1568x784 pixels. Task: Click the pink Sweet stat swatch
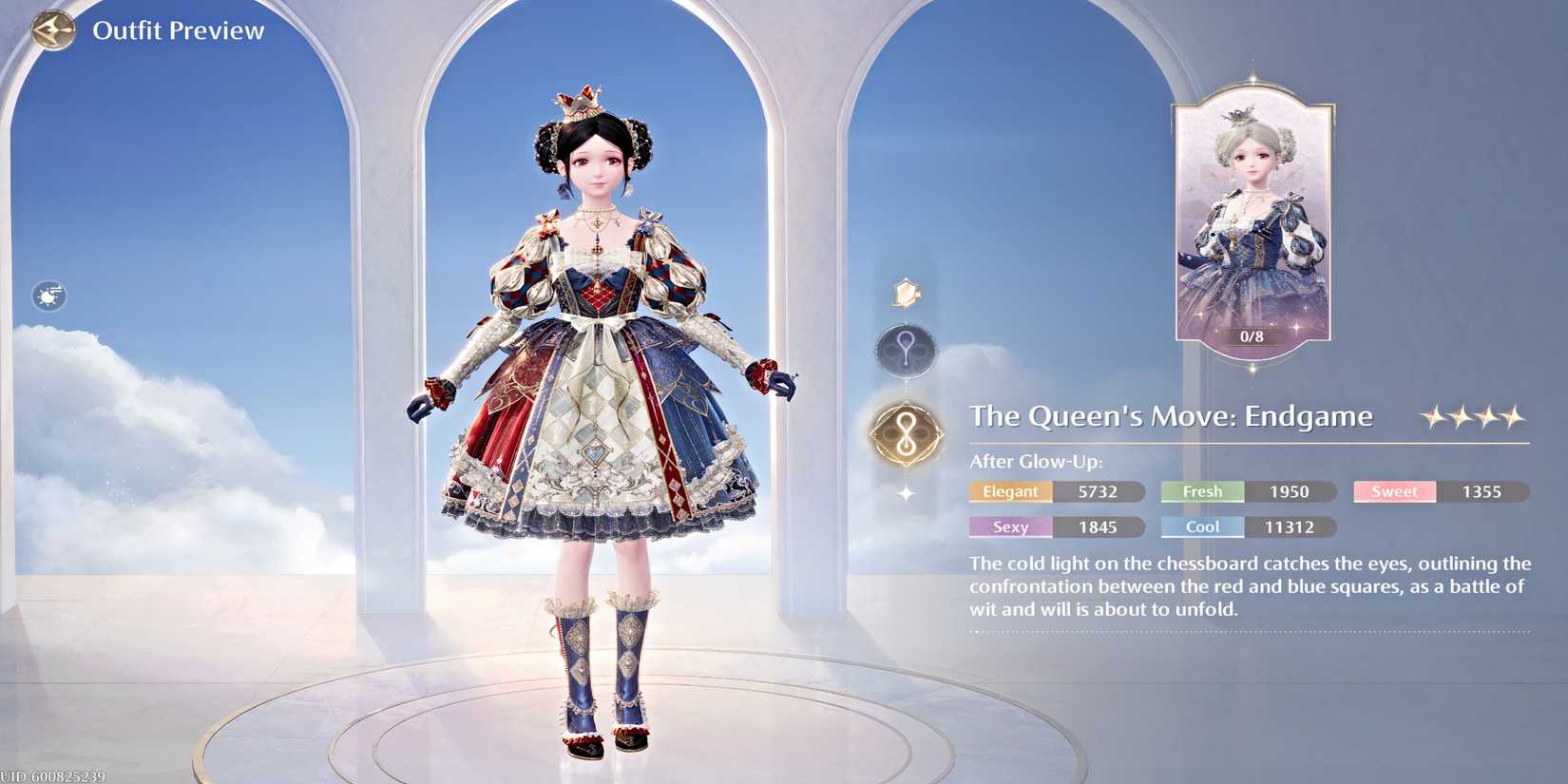[x=1393, y=491]
